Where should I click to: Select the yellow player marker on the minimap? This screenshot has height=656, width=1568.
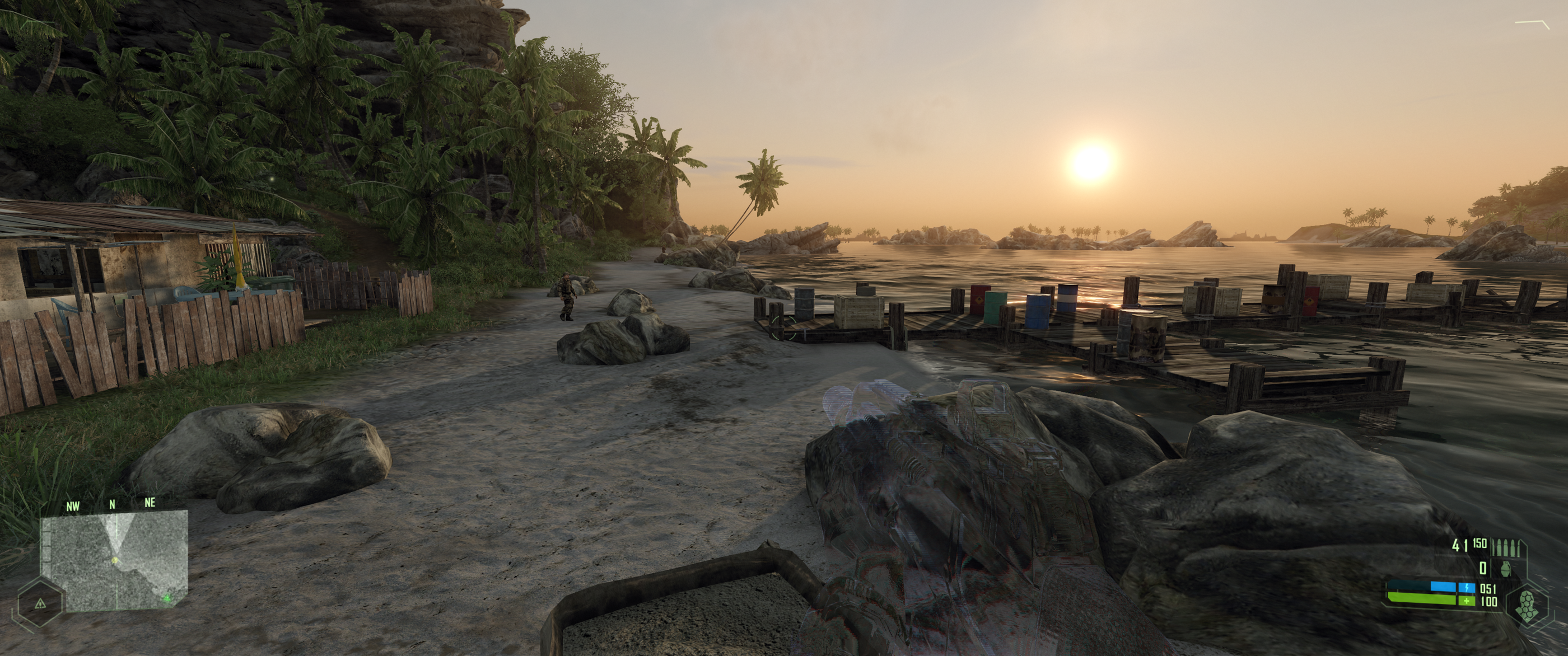pyautogui.click(x=116, y=560)
